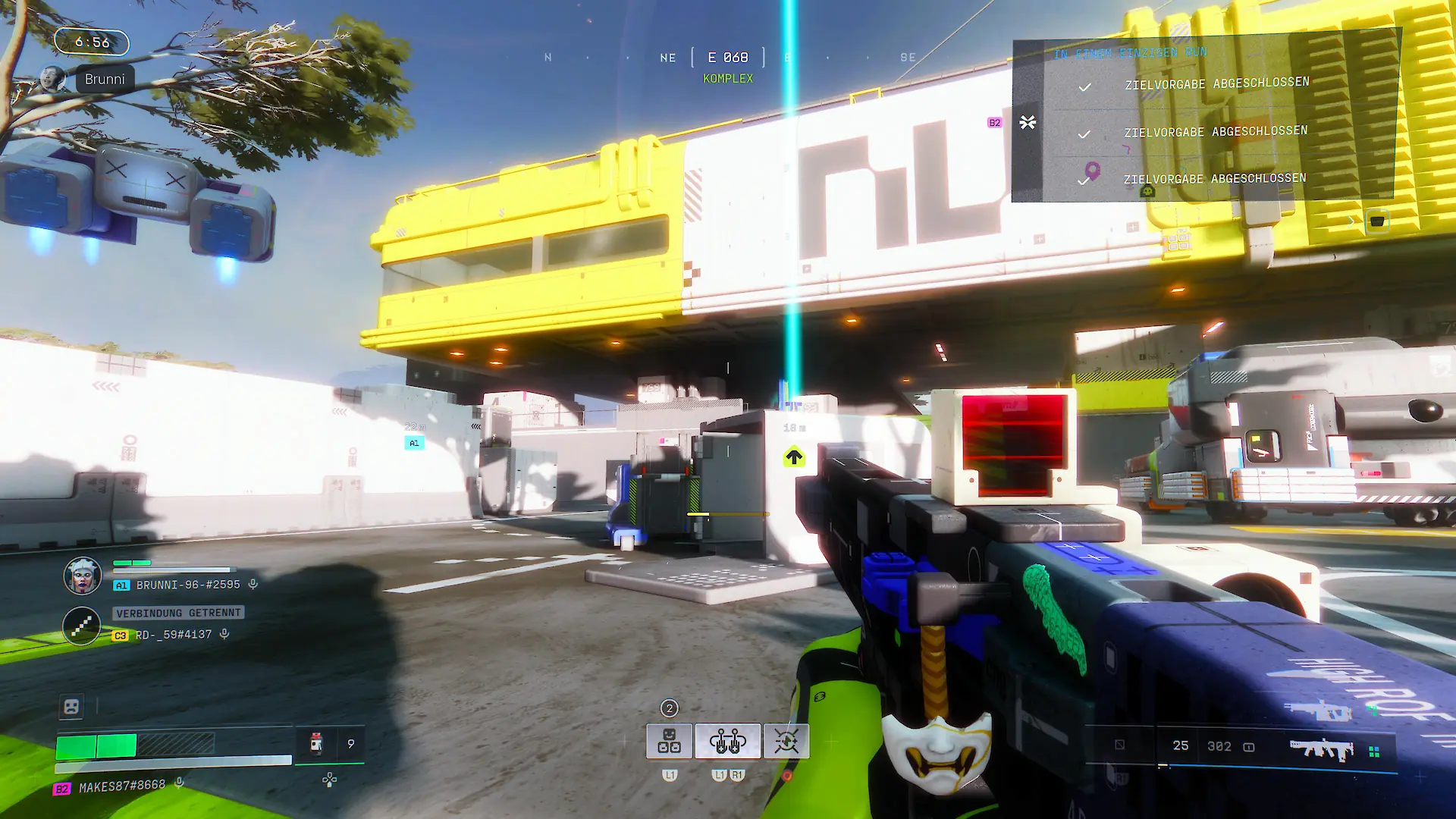Select the first completed Zielvorgabe objective row
The height and width of the screenshot is (819, 1456).
point(1216,84)
